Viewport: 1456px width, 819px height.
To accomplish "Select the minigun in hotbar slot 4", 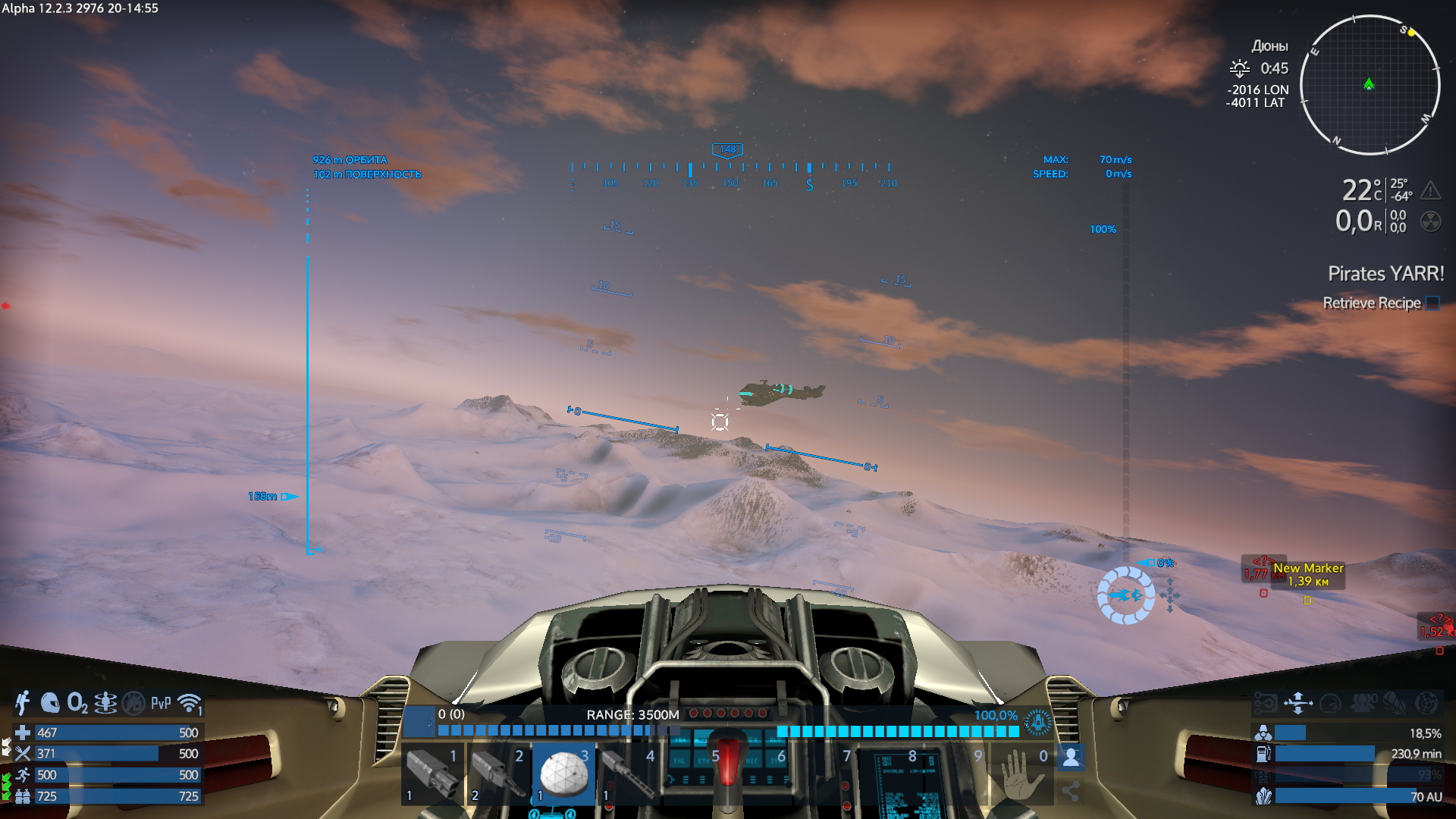I will (629, 773).
